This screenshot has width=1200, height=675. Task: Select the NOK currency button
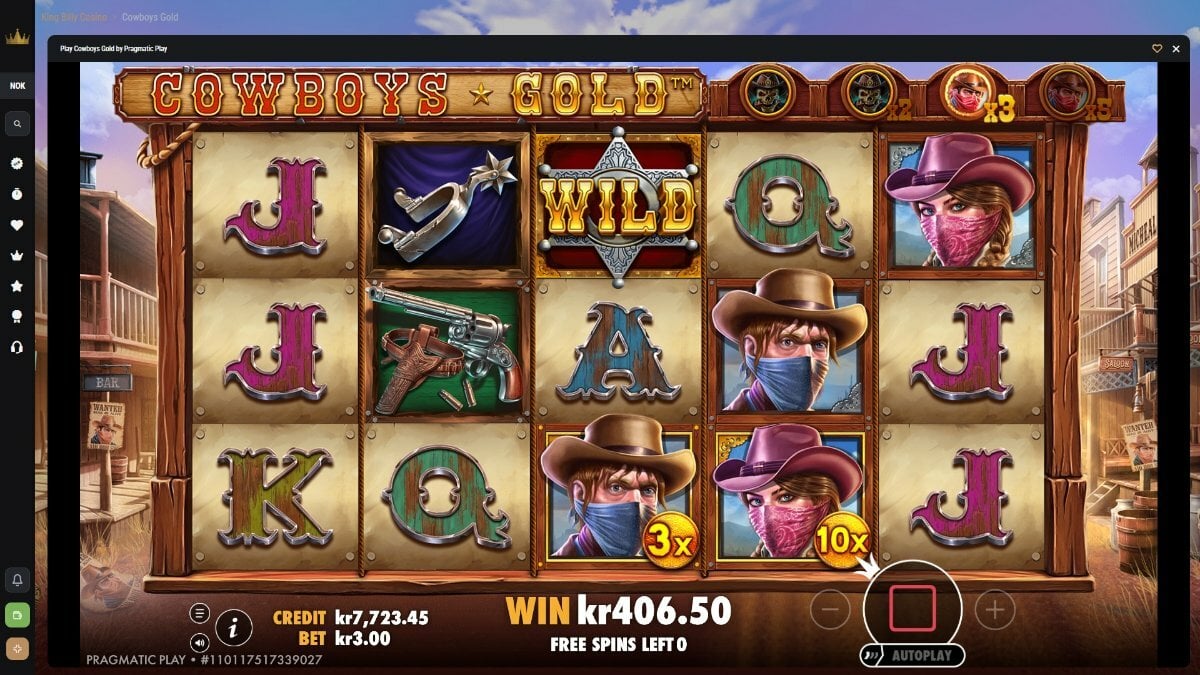pyautogui.click(x=17, y=86)
